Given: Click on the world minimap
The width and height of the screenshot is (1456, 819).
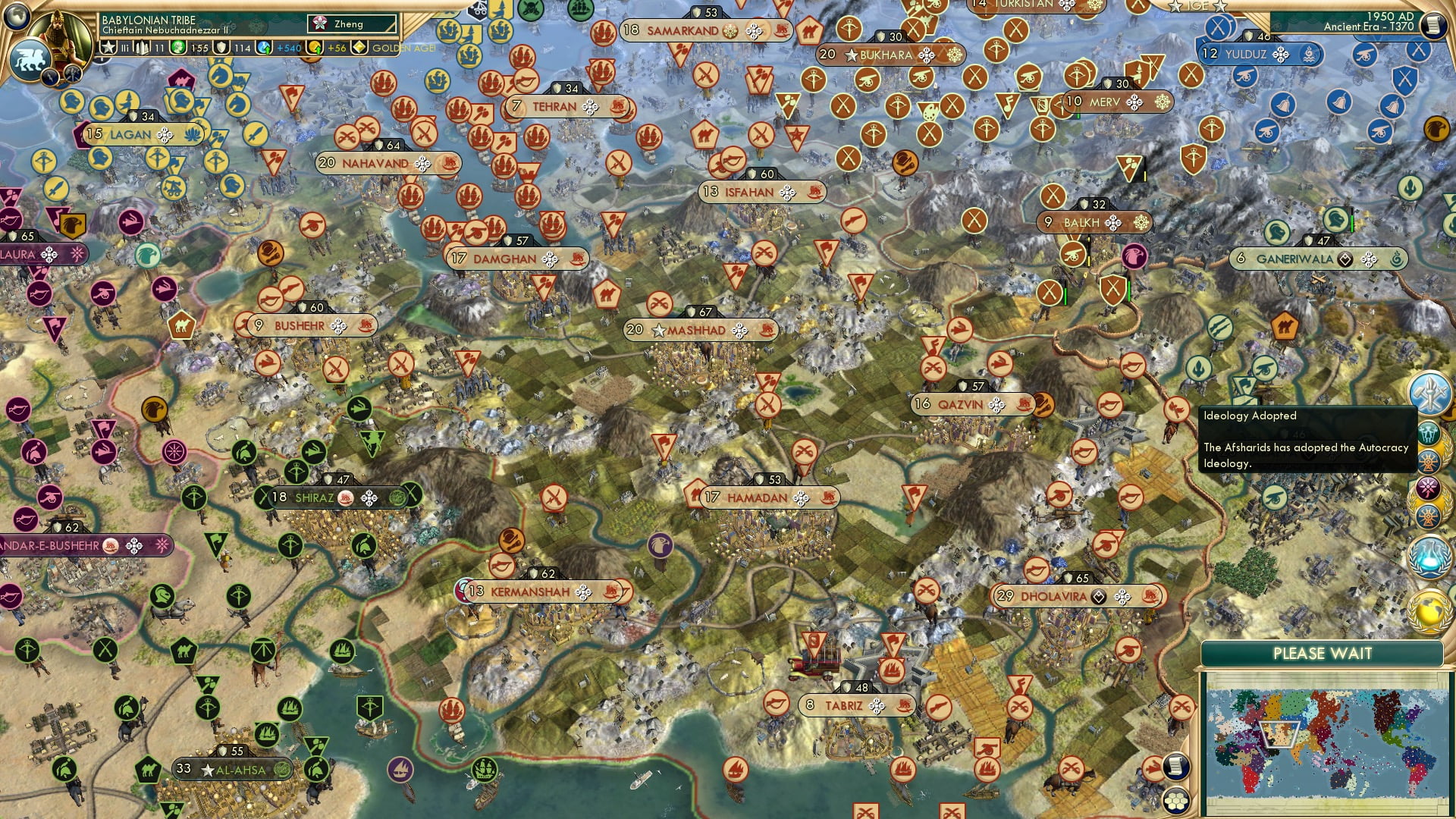Looking at the screenshot, I should click(x=1323, y=742).
